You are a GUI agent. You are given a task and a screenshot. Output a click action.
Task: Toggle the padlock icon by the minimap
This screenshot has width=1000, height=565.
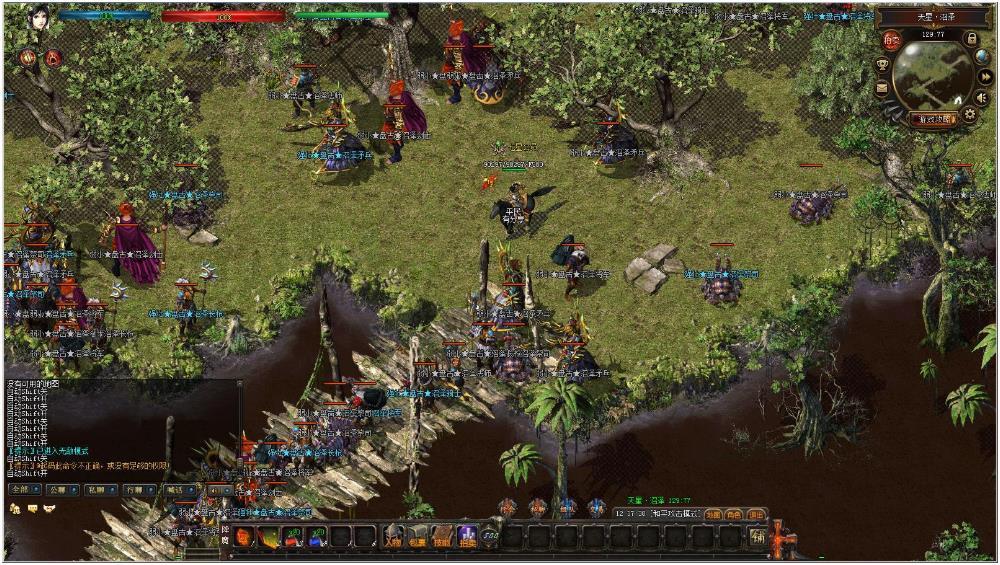pyautogui.click(x=971, y=38)
